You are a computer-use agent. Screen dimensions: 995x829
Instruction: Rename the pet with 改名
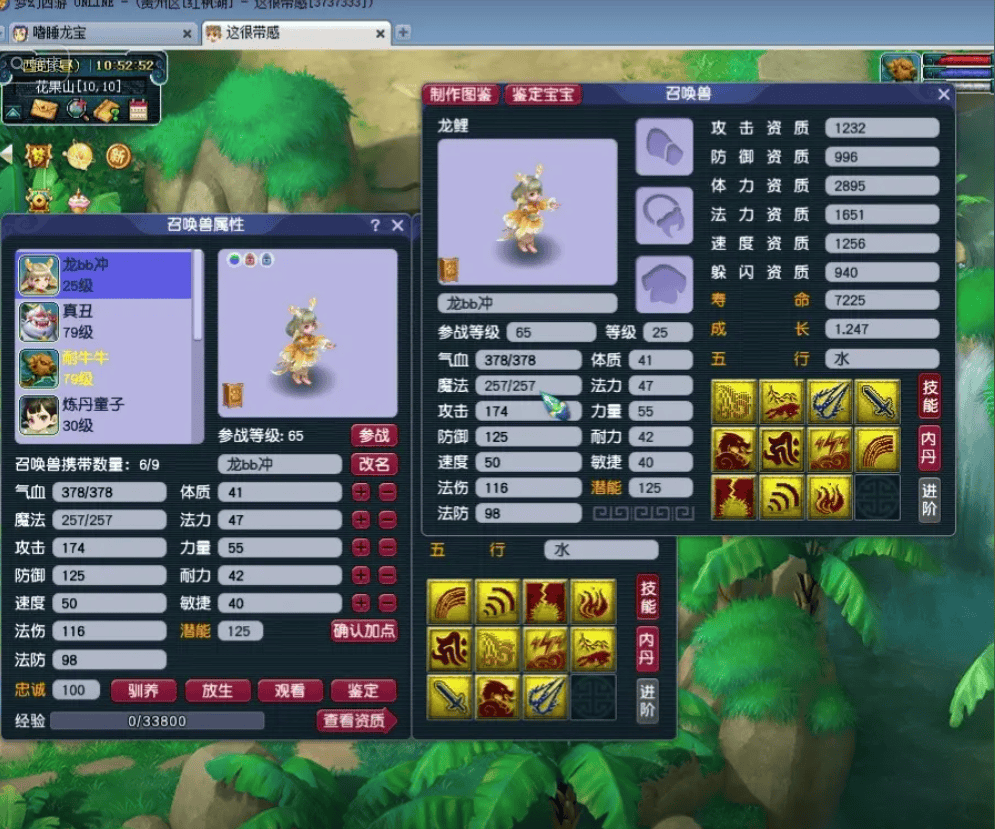coord(373,464)
